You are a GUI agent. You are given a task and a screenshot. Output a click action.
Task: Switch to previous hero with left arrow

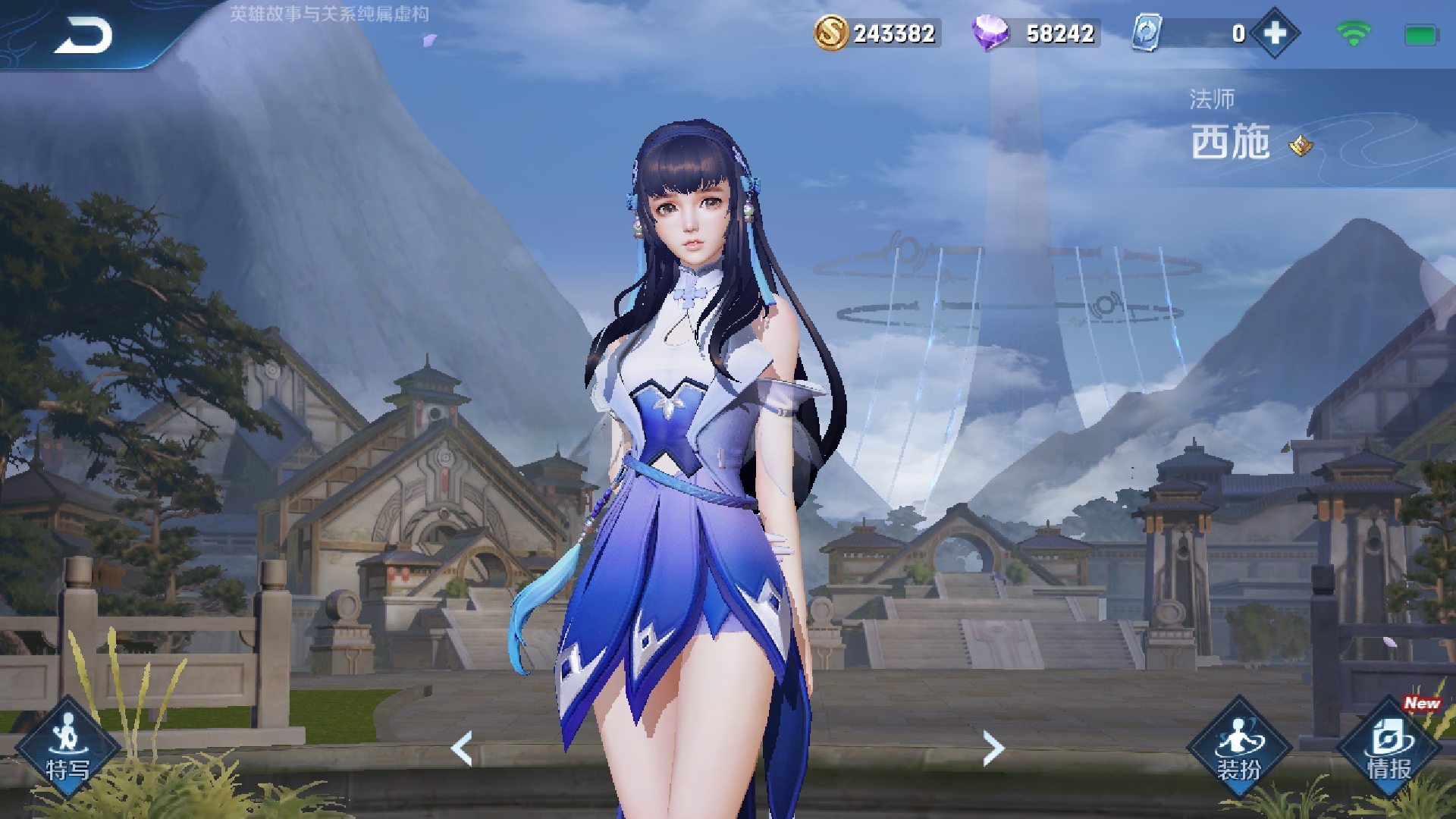coord(462,748)
